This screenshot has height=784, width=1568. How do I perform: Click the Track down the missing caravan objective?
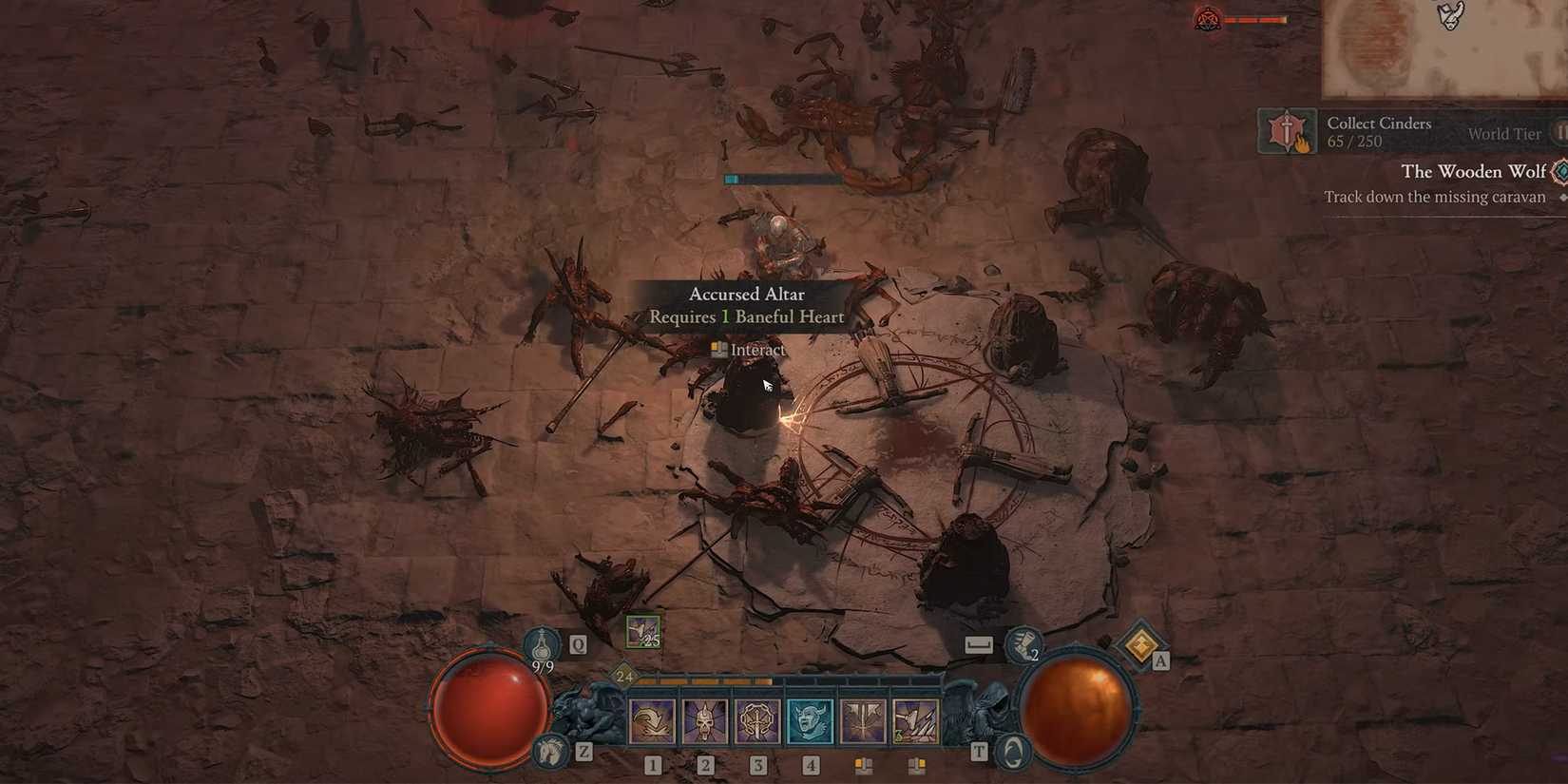tap(1435, 197)
